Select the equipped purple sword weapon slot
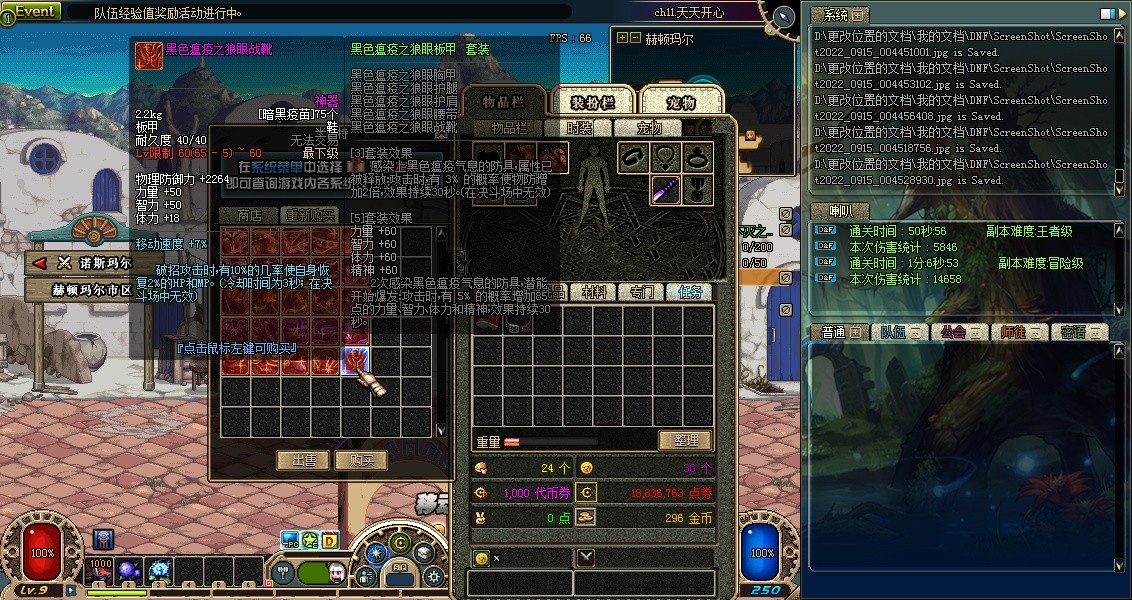 (666, 189)
